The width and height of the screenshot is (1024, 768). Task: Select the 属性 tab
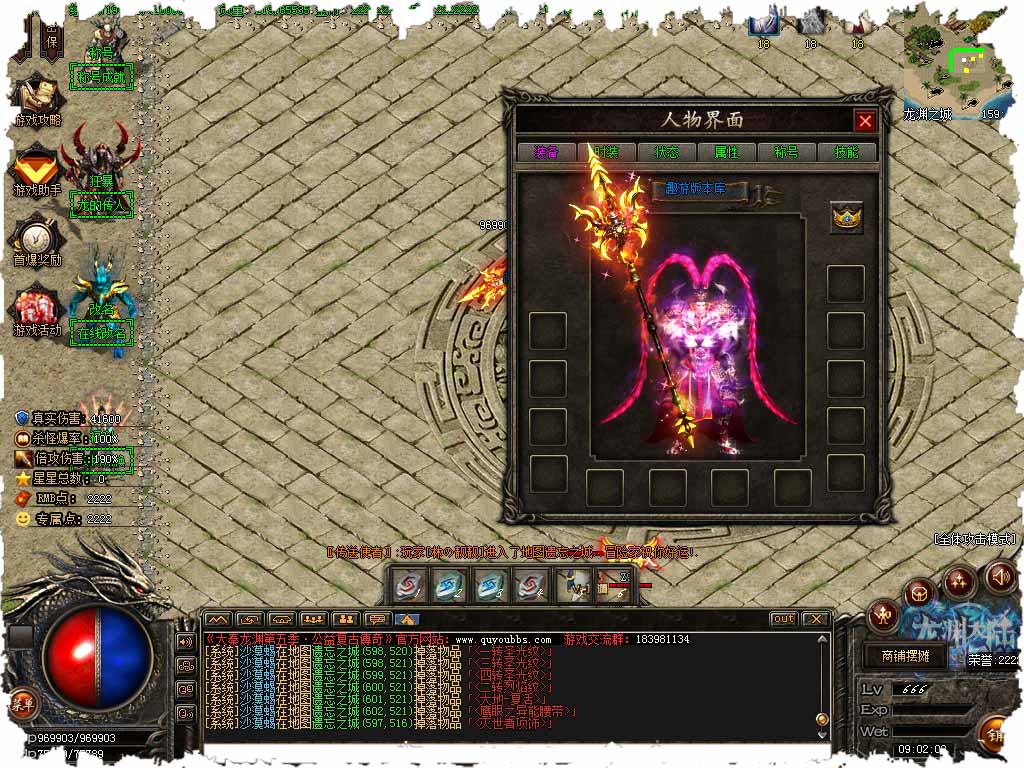[x=726, y=153]
